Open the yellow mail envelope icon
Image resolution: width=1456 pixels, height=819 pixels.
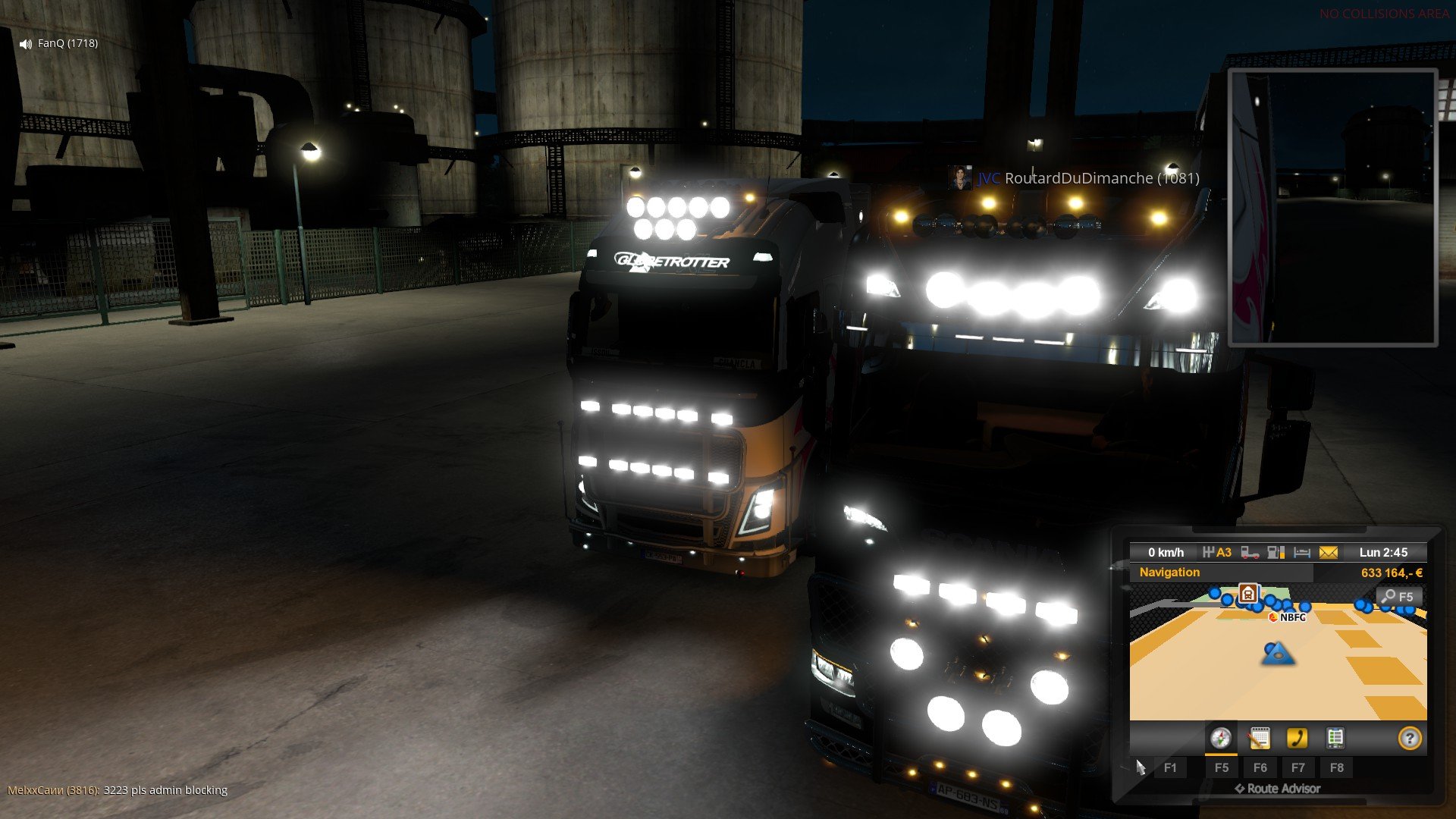coord(1329,553)
